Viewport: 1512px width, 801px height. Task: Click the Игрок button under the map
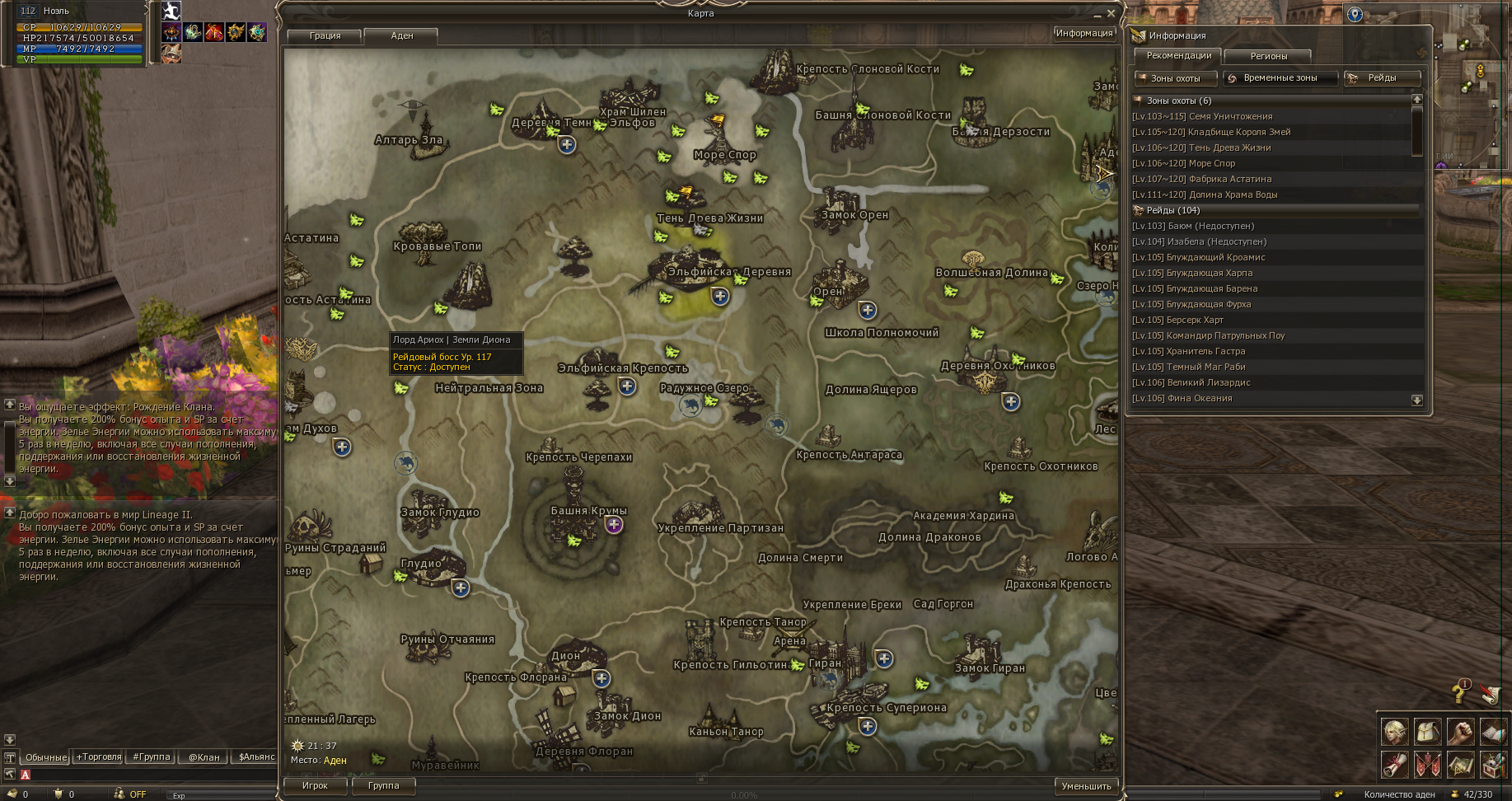[315, 785]
